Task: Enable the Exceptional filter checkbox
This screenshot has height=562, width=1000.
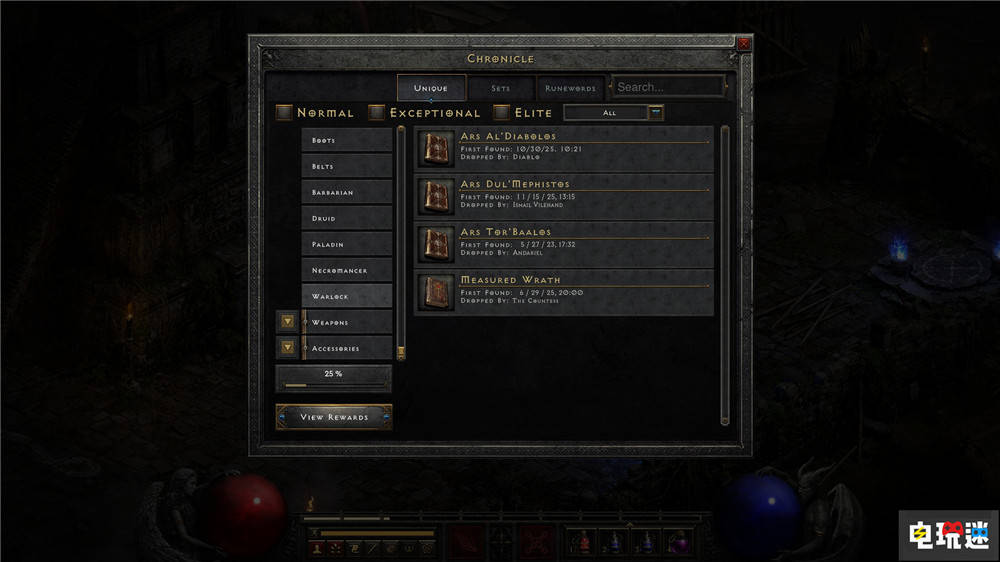Action: point(377,113)
